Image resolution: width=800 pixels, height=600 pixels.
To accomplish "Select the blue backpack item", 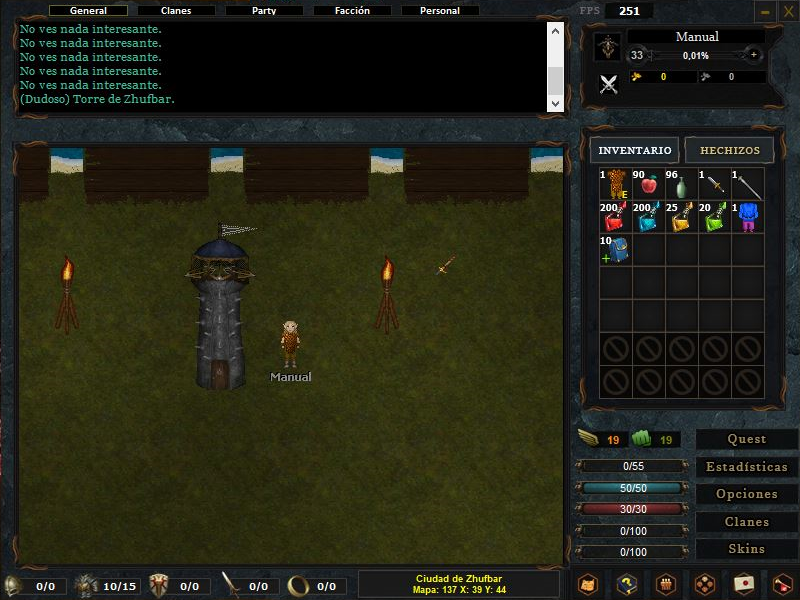I will [x=614, y=250].
